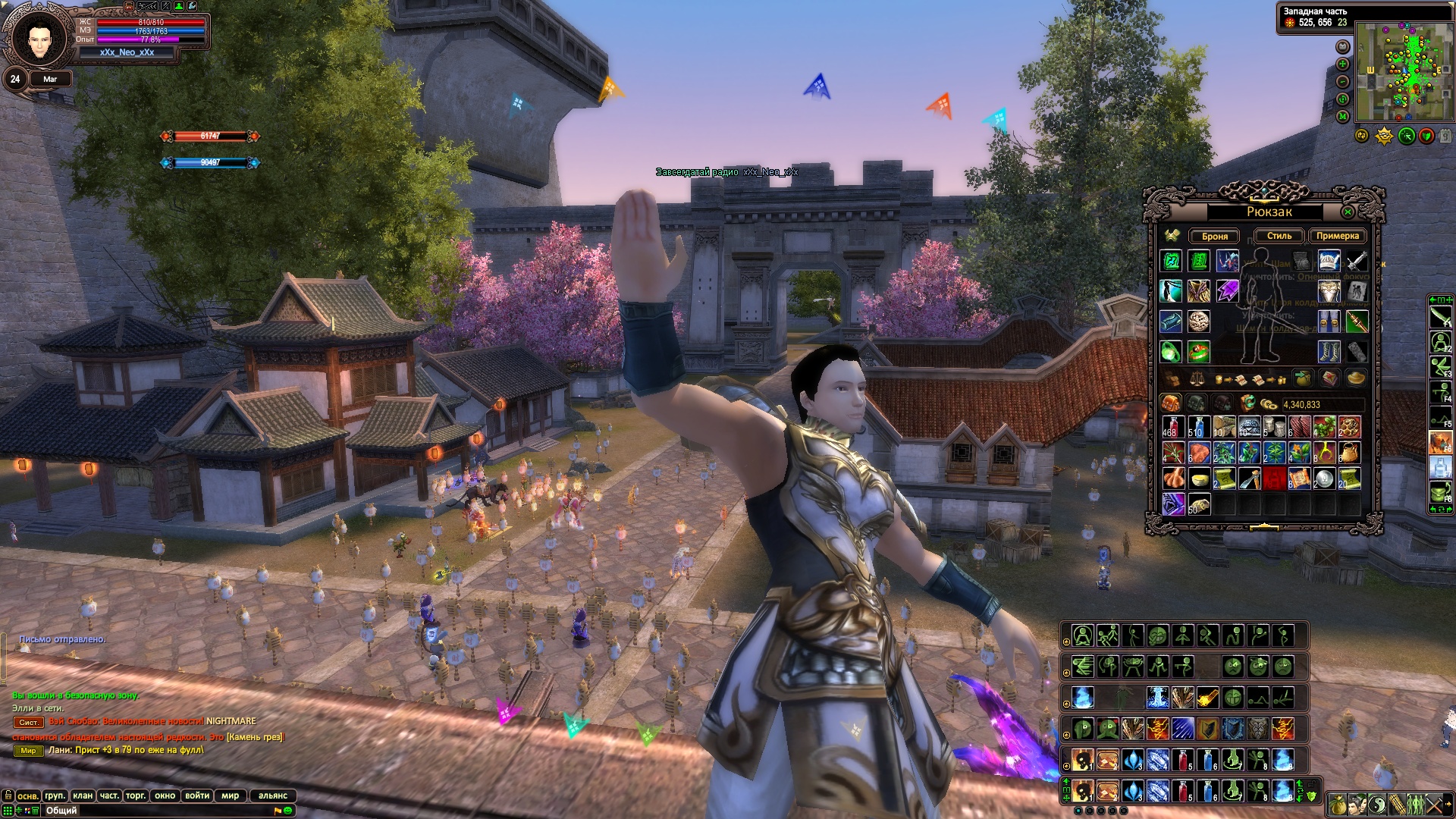
Task: Select the альянс chat tab
Action: point(272,795)
